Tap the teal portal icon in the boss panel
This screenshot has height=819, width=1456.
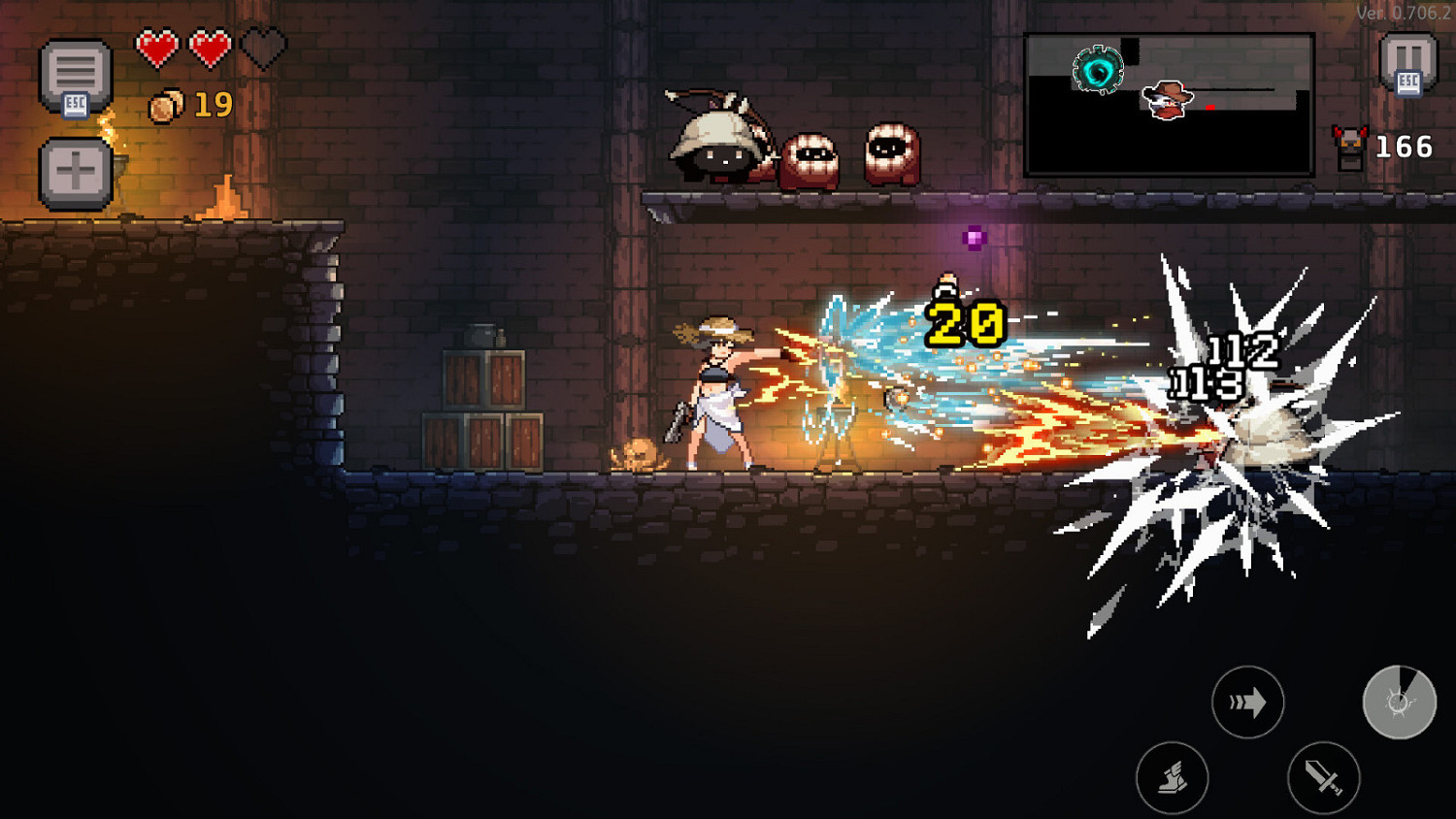pyautogui.click(x=1099, y=70)
